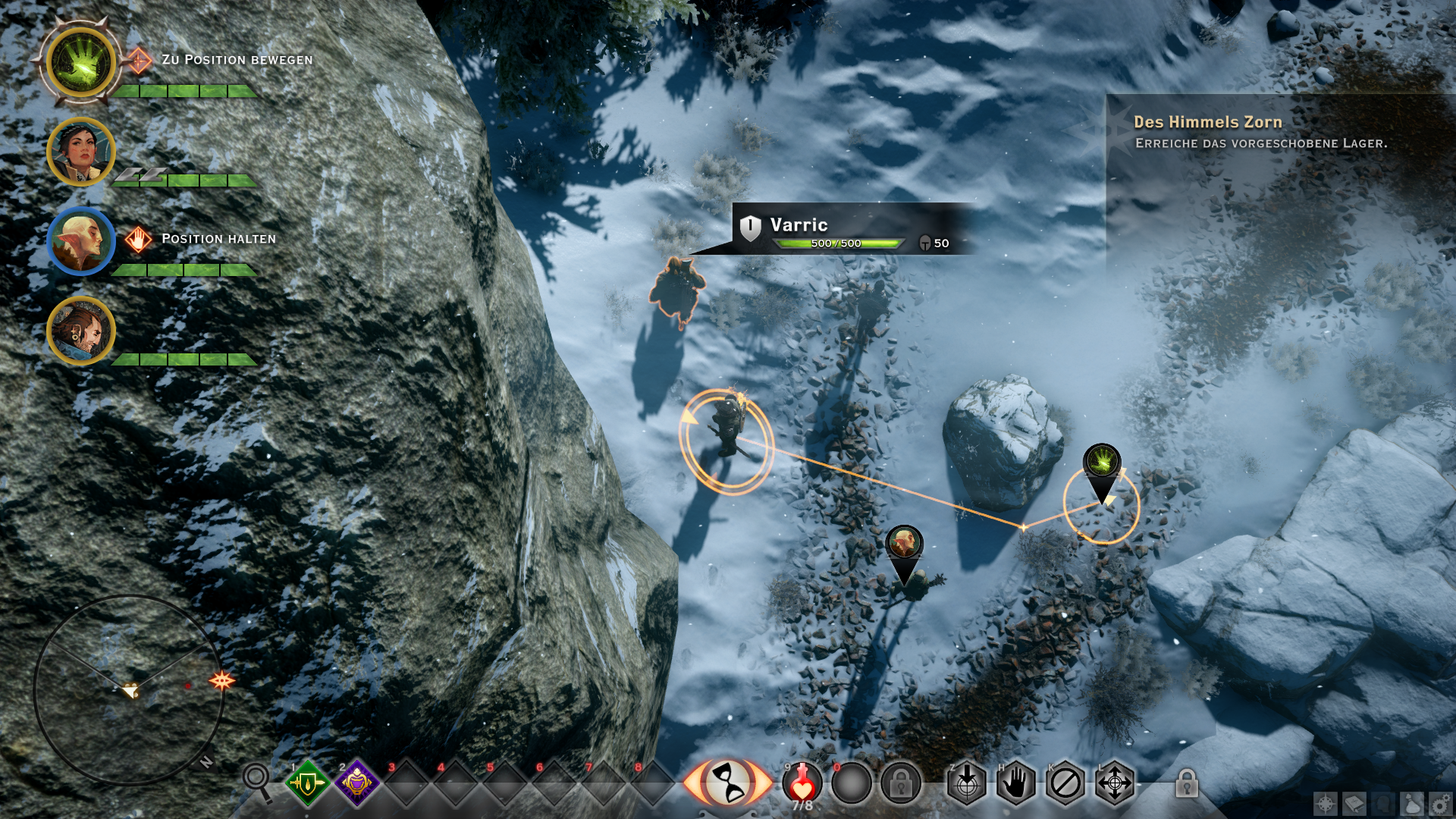
Task: Click the crossed-circle disengage command
Action: click(x=1065, y=783)
